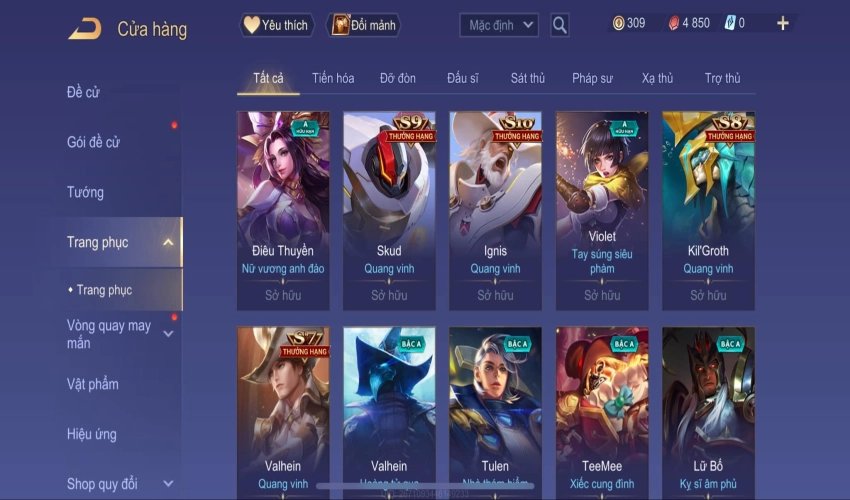Switch to the Đỡ đòn tab
The height and width of the screenshot is (500, 850).
tap(397, 78)
